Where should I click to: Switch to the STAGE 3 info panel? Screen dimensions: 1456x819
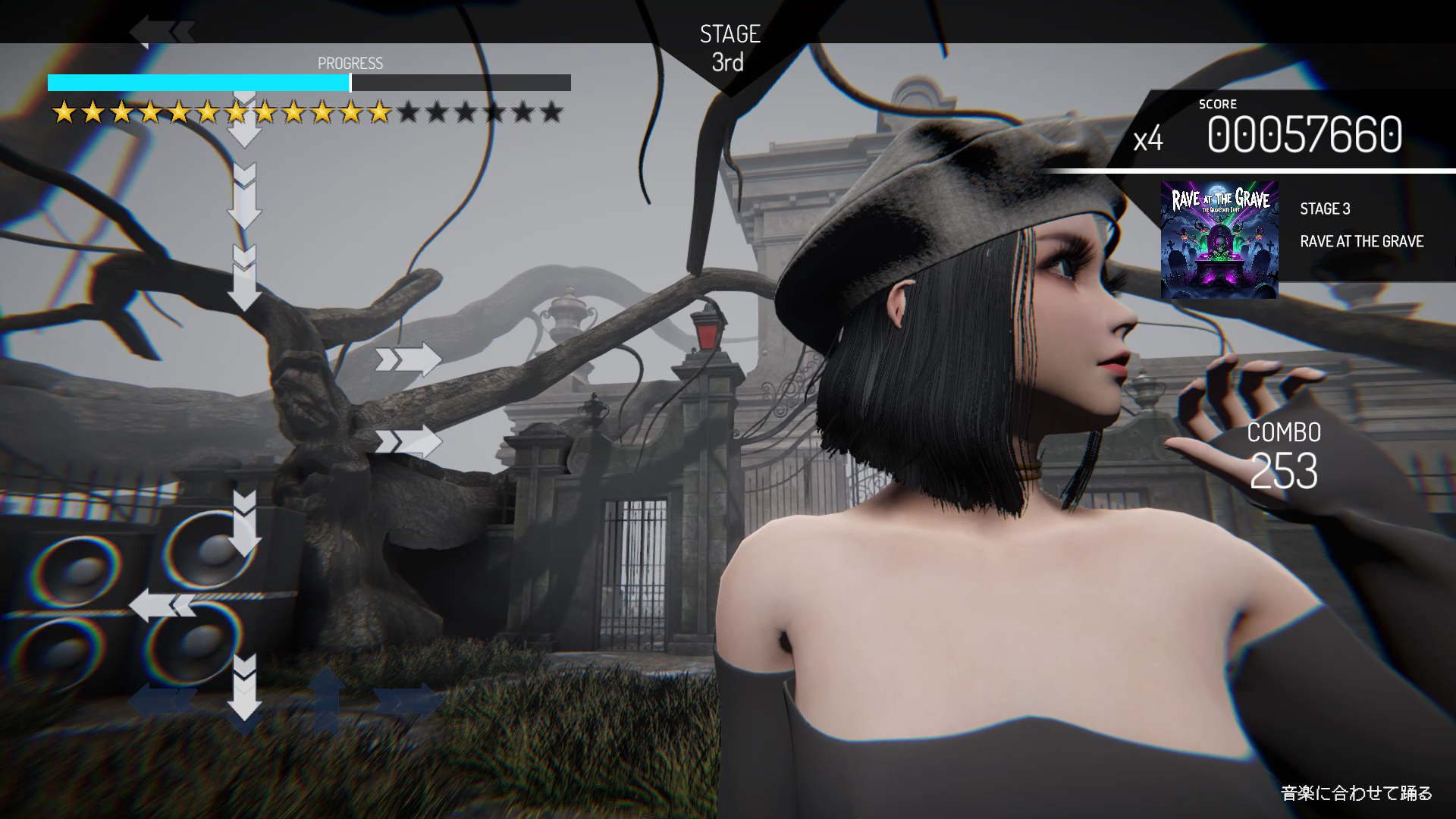1326,210
